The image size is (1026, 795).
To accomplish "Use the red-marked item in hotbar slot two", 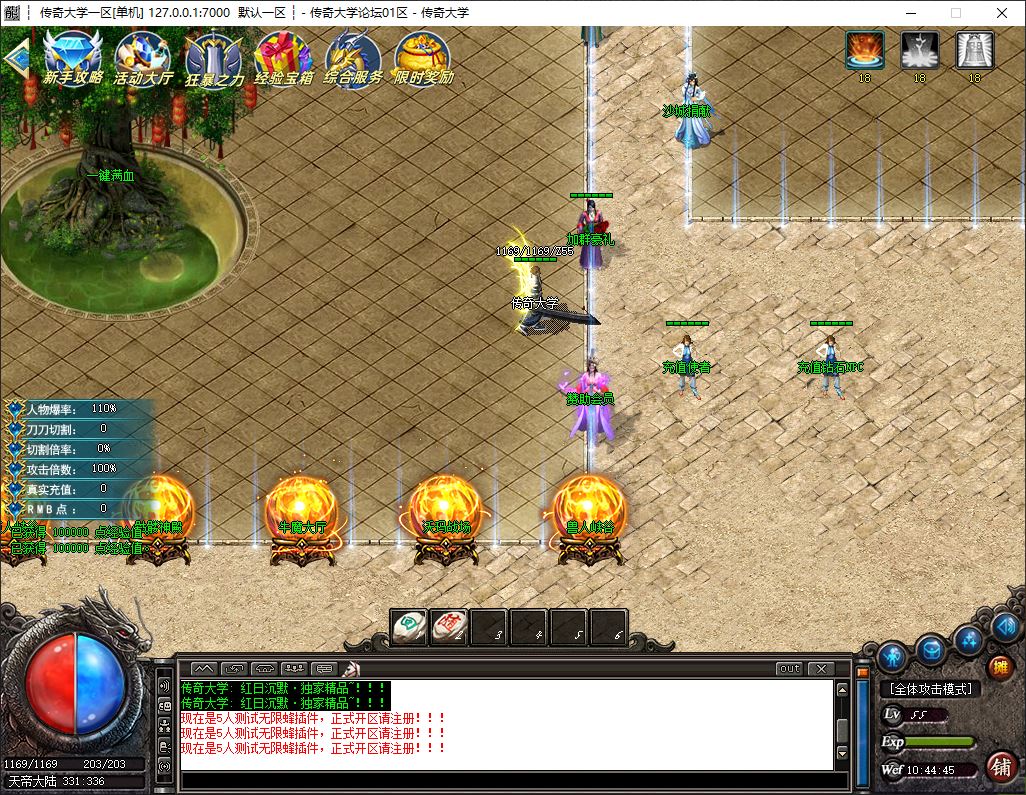I will click(449, 627).
